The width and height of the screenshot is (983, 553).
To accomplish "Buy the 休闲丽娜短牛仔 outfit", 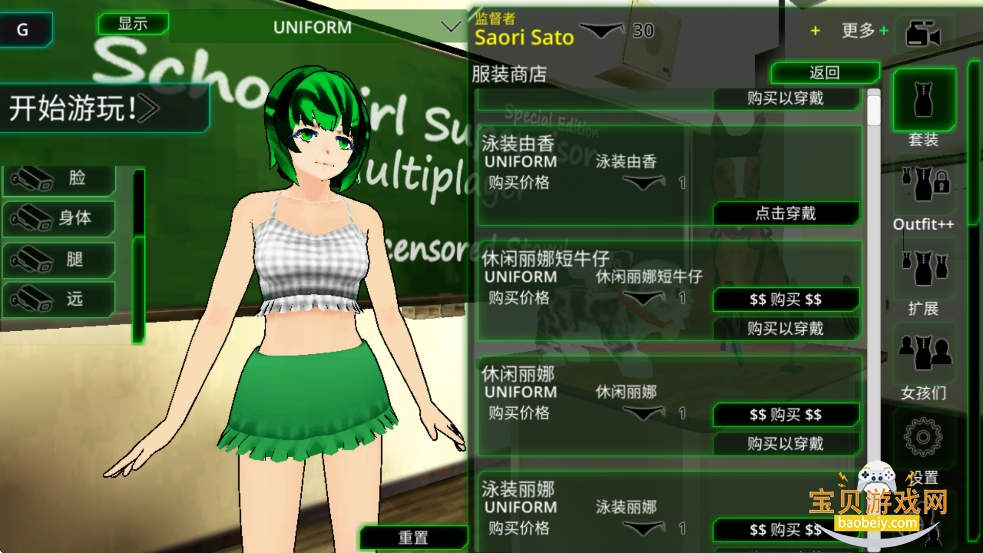I will pos(786,300).
